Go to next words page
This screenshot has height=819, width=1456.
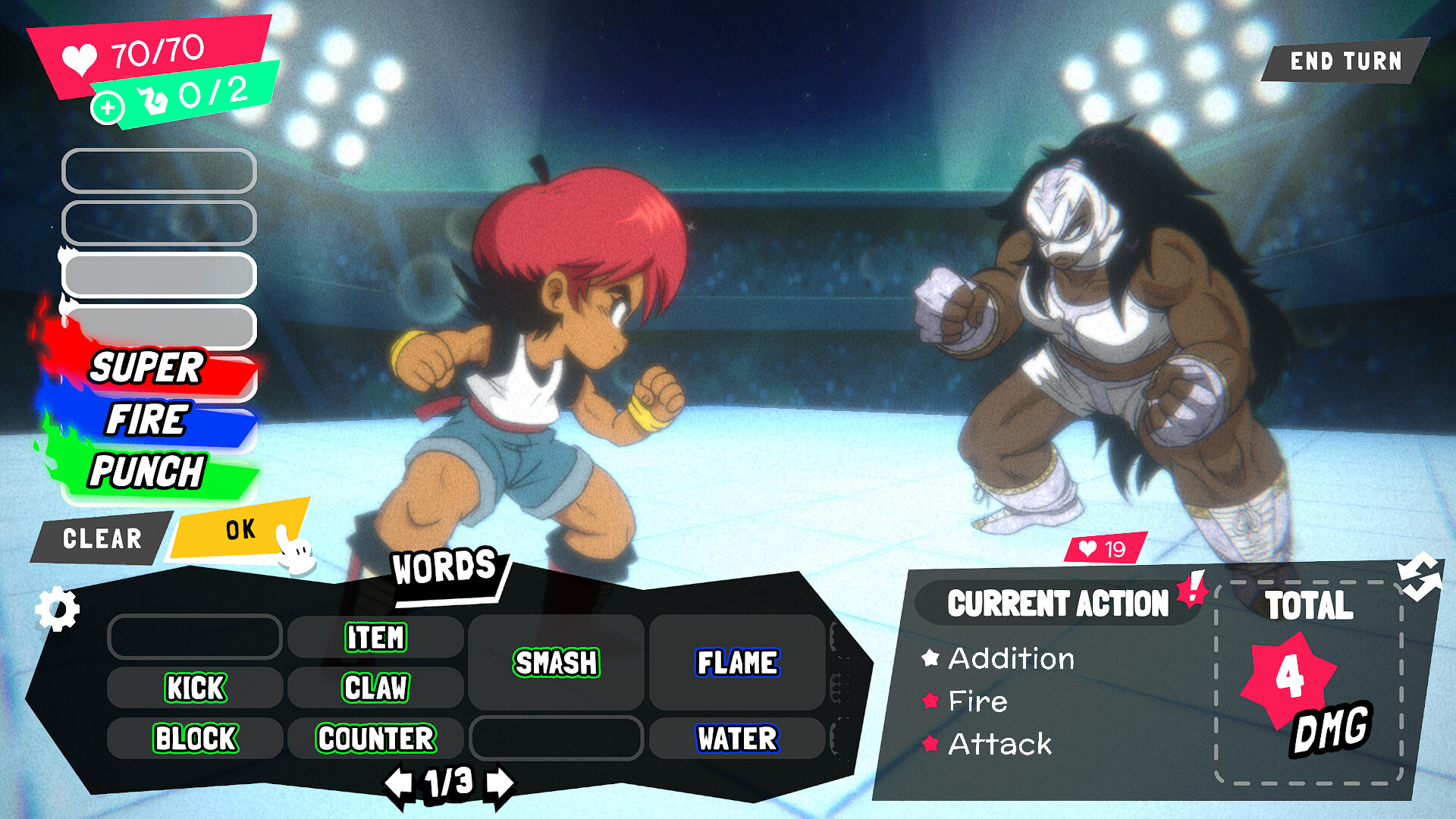pyautogui.click(x=499, y=783)
